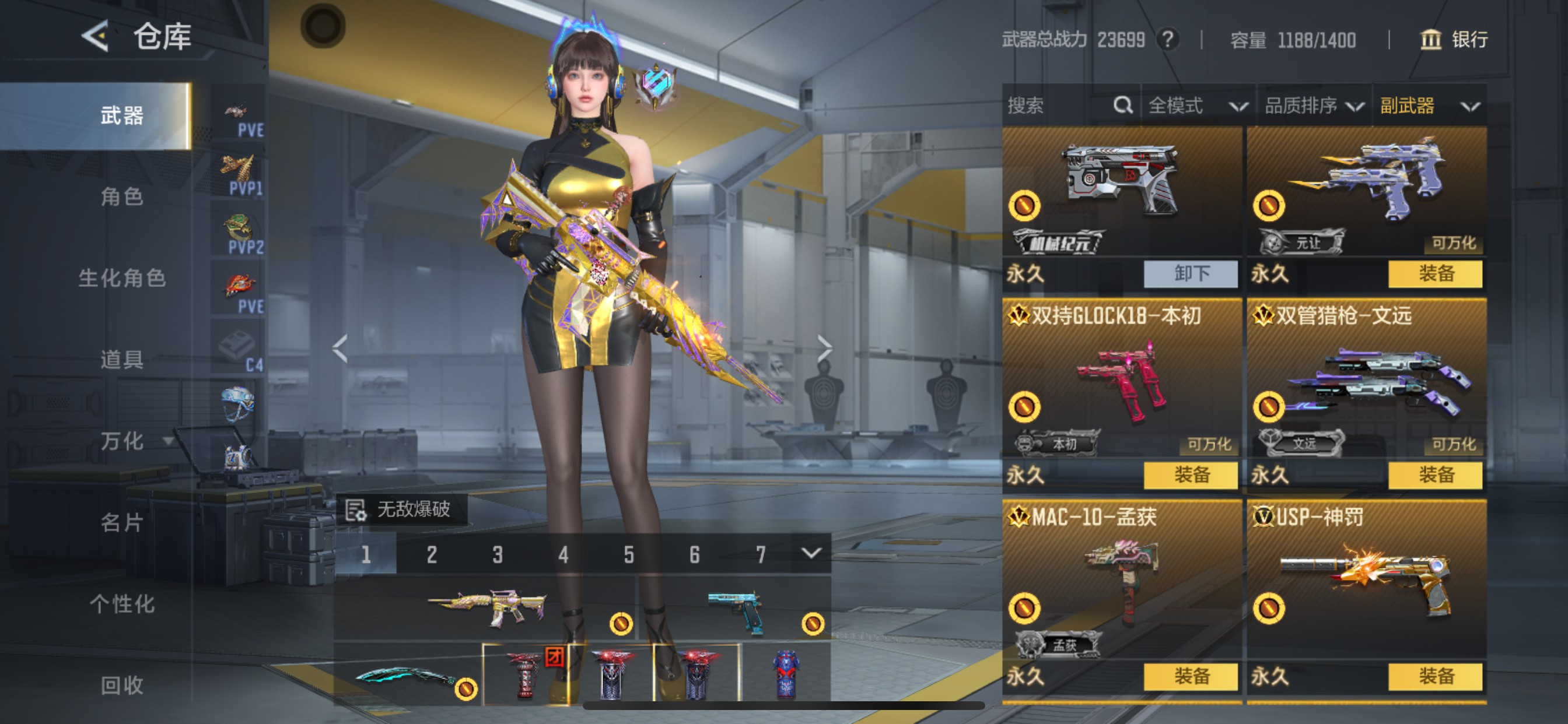Open the 品质排序 sort dropdown
The image size is (1568, 724).
1314,106
